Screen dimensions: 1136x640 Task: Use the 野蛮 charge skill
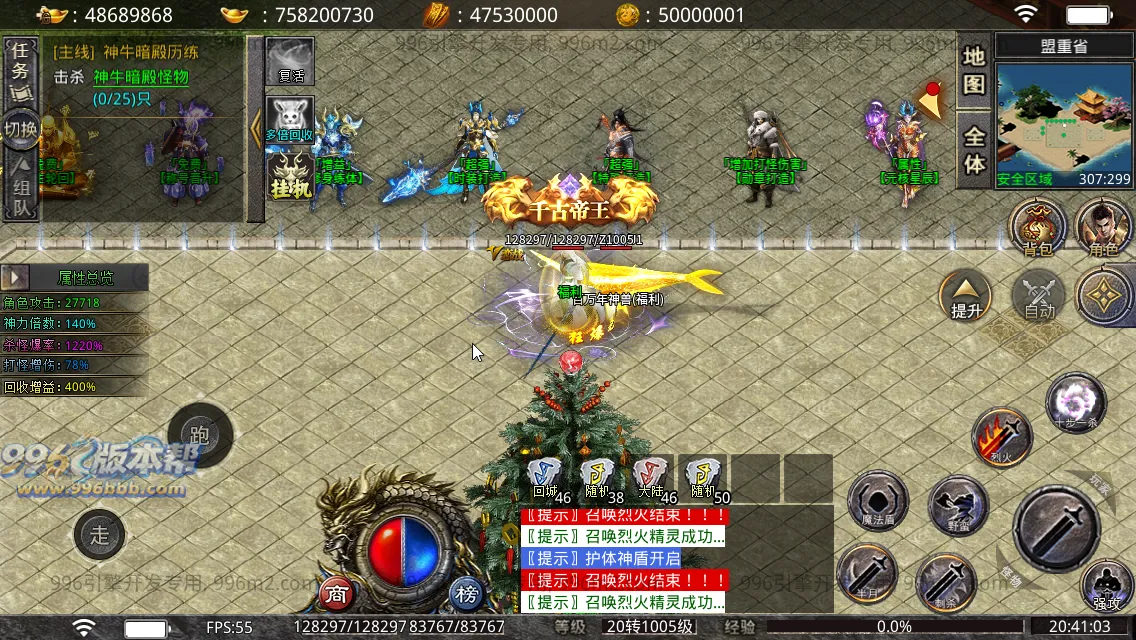[x=957, y=506]
